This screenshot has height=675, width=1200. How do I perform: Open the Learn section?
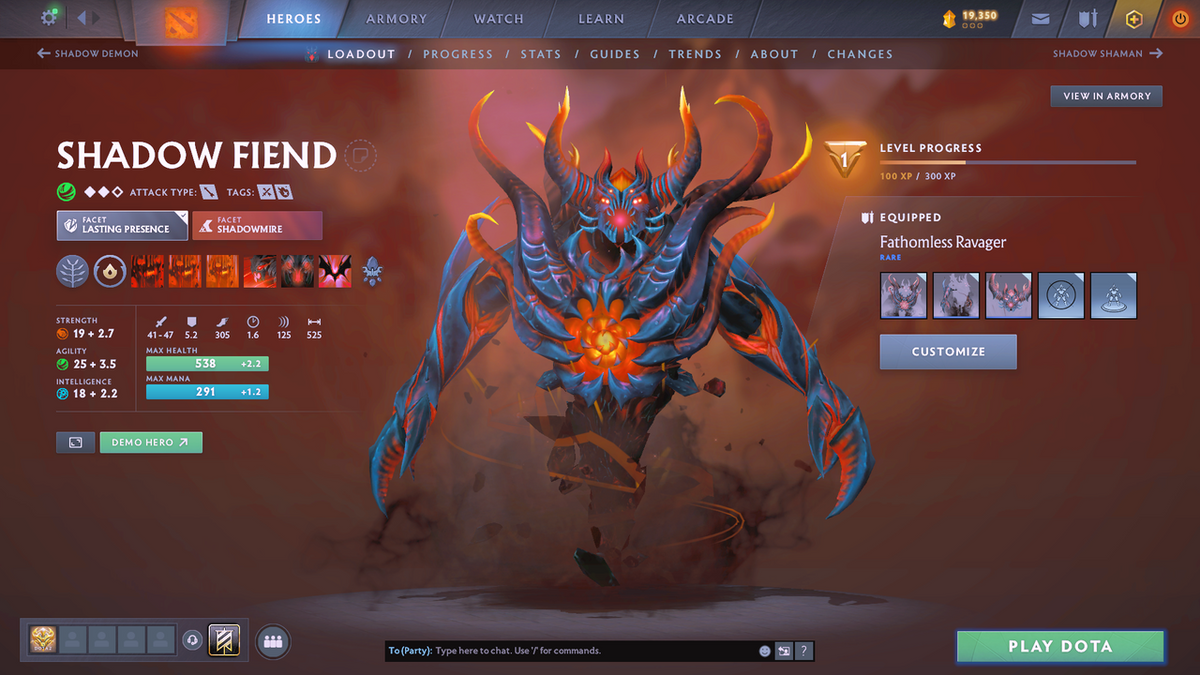pyautogui.click(x=601, y=19)
